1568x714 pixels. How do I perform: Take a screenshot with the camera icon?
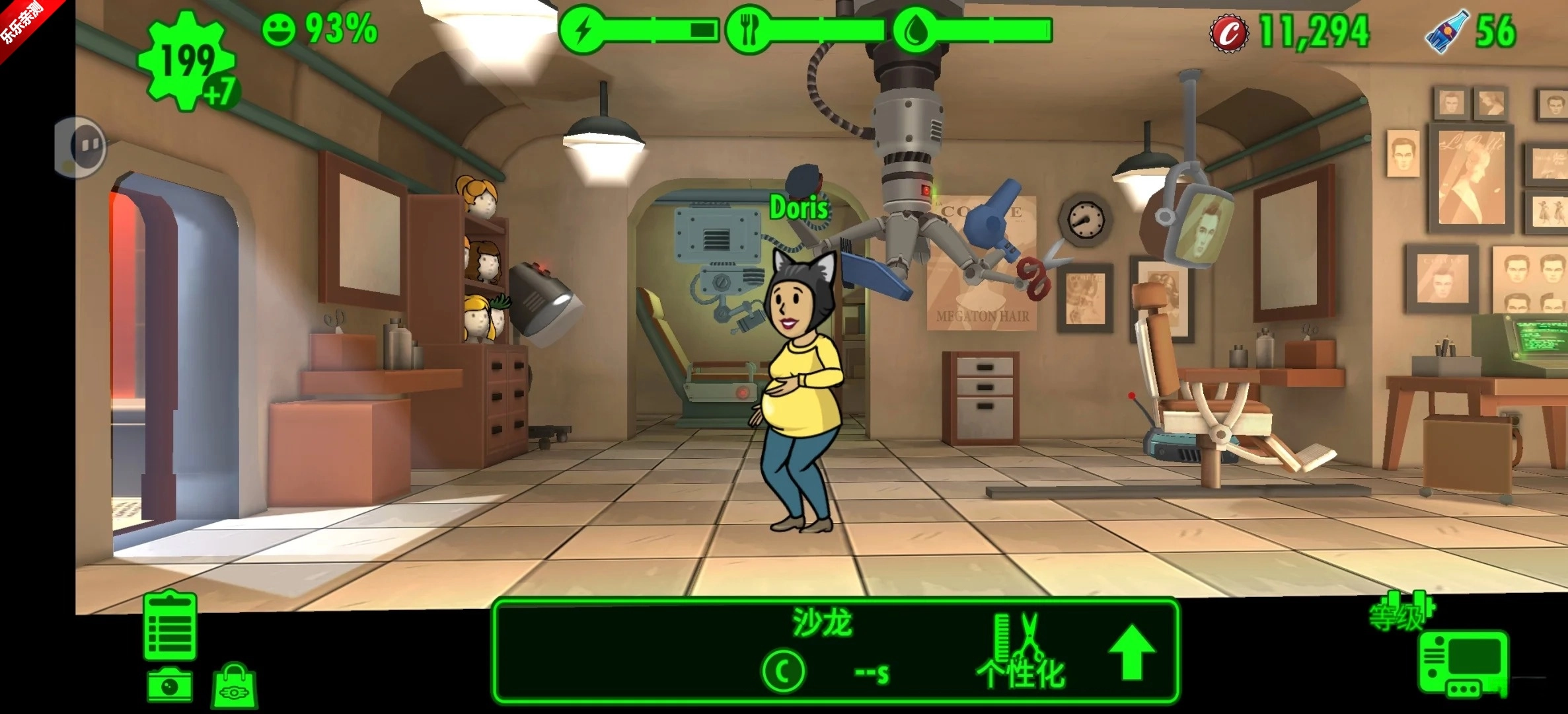tap(170, 685)
